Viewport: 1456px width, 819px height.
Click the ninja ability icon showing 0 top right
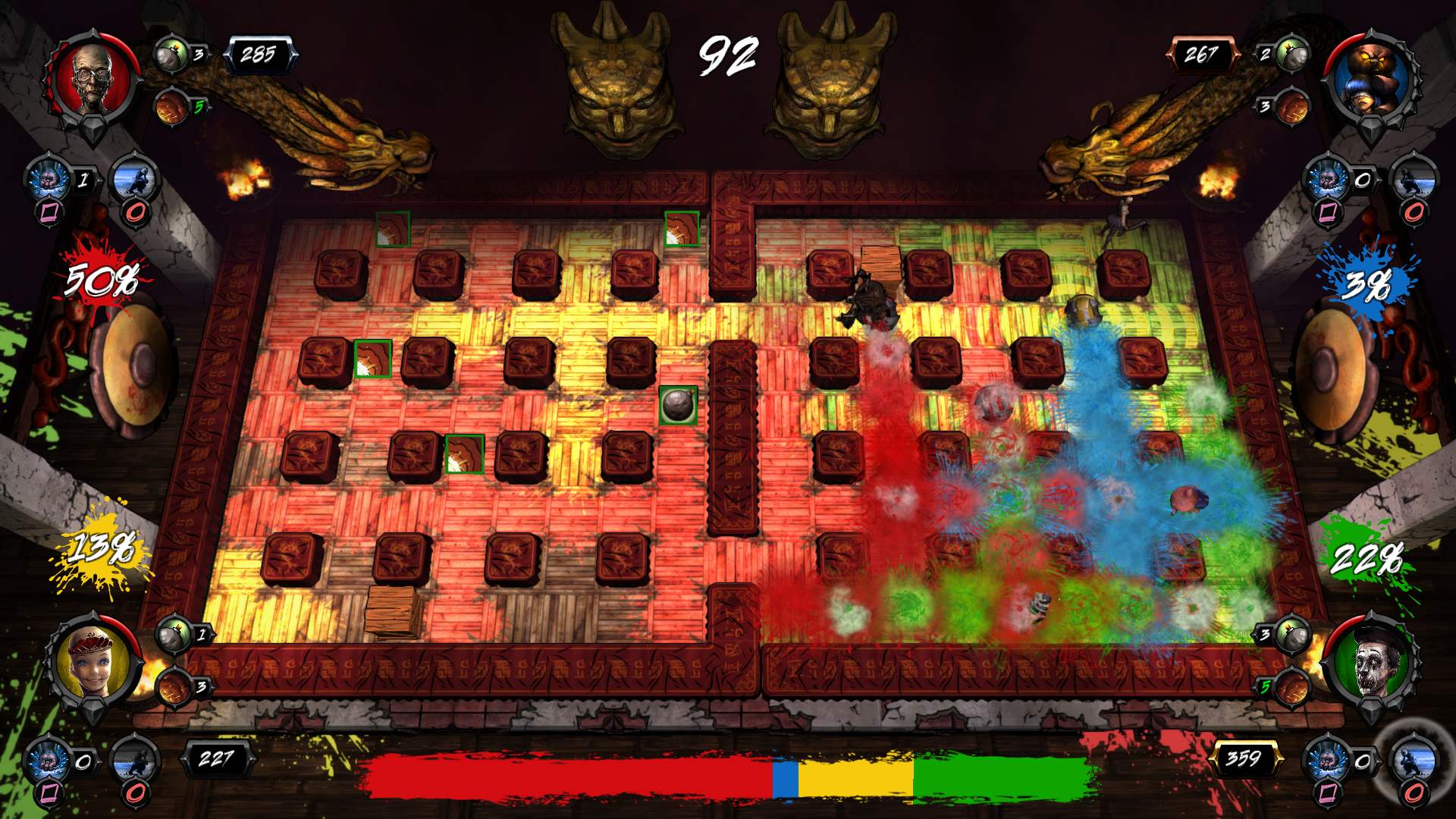coord(1414,180)
